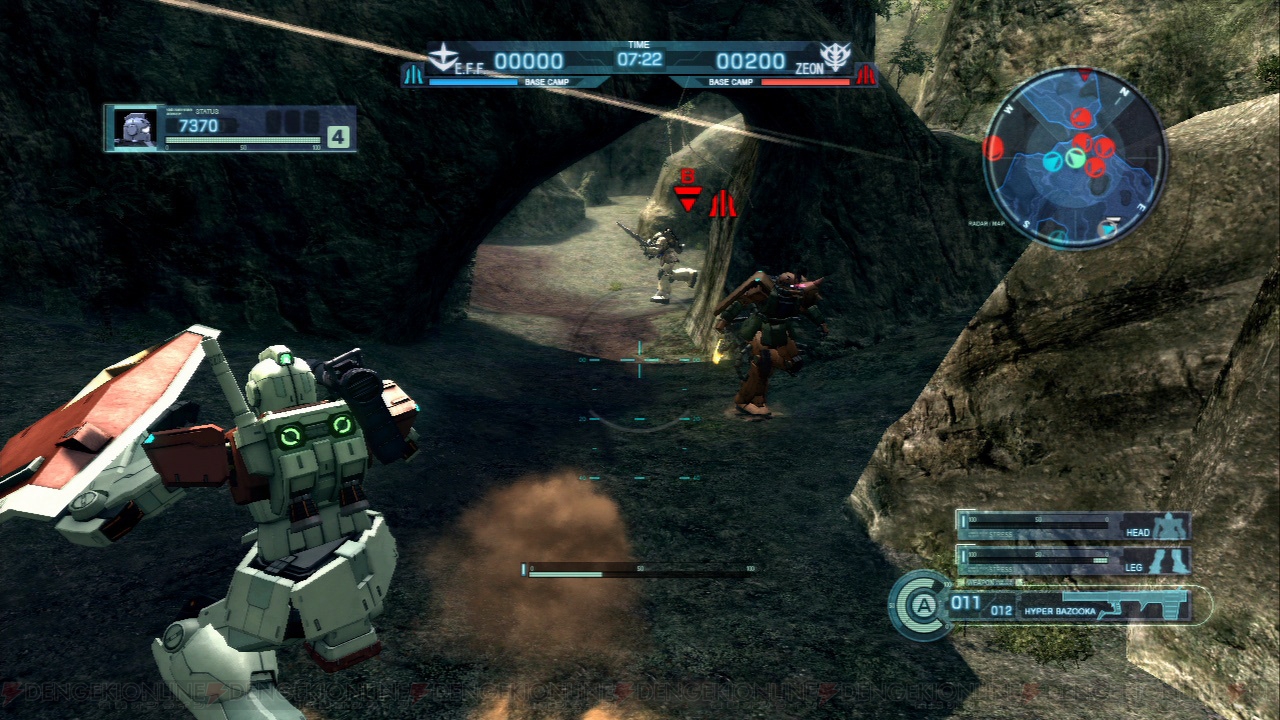The height and width of the screenshot is (720, 1280).
Task: Click the ammo counter showing 011
Action: pos(963,604)
